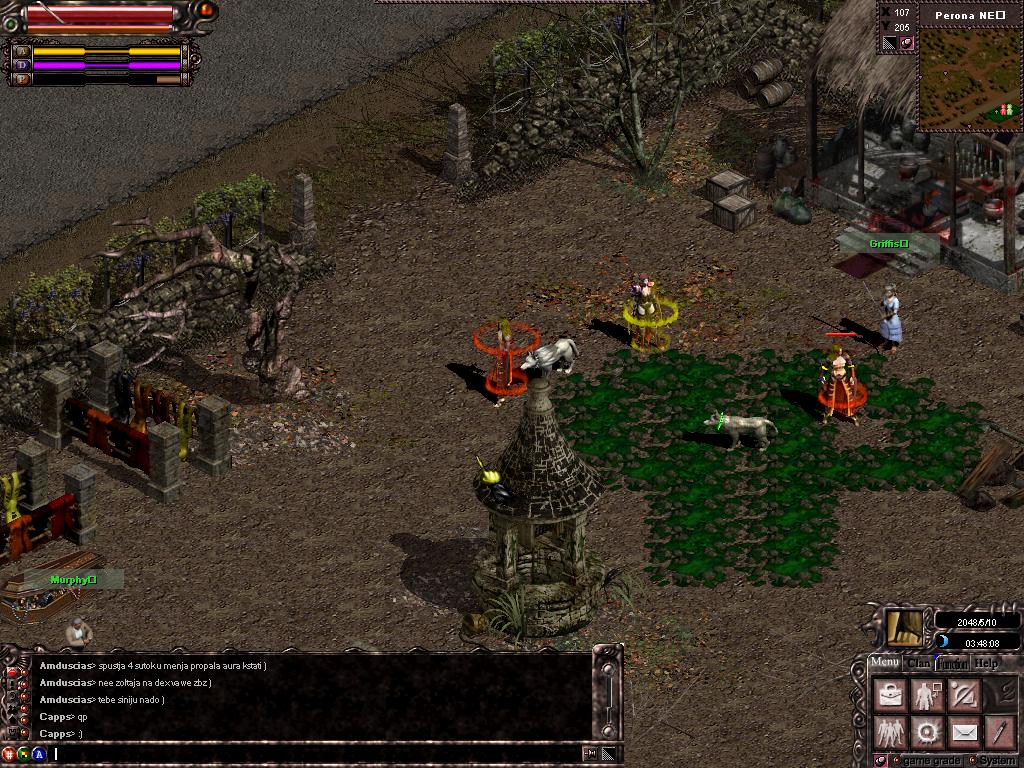The image size is (1024, 768).
Task: Click the quill pen button
Action: (999, 733)
